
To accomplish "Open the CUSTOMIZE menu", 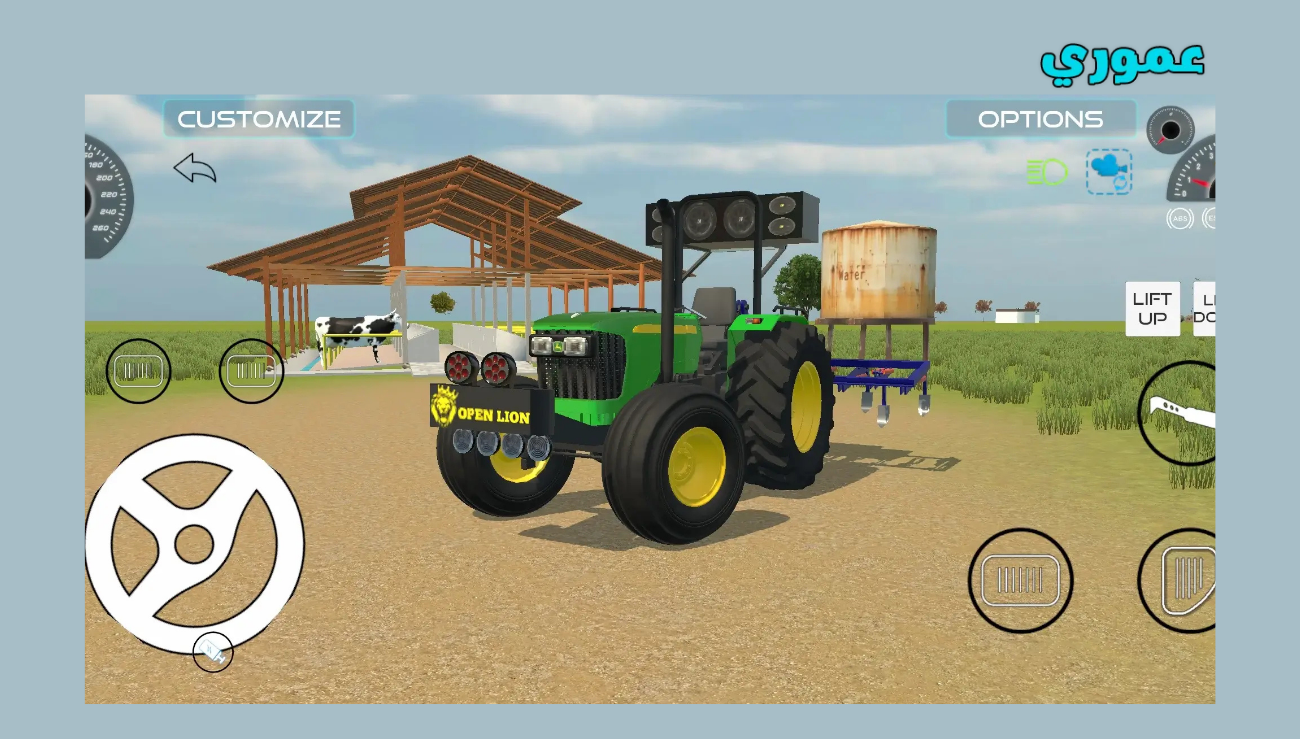I will coord(259,118).
